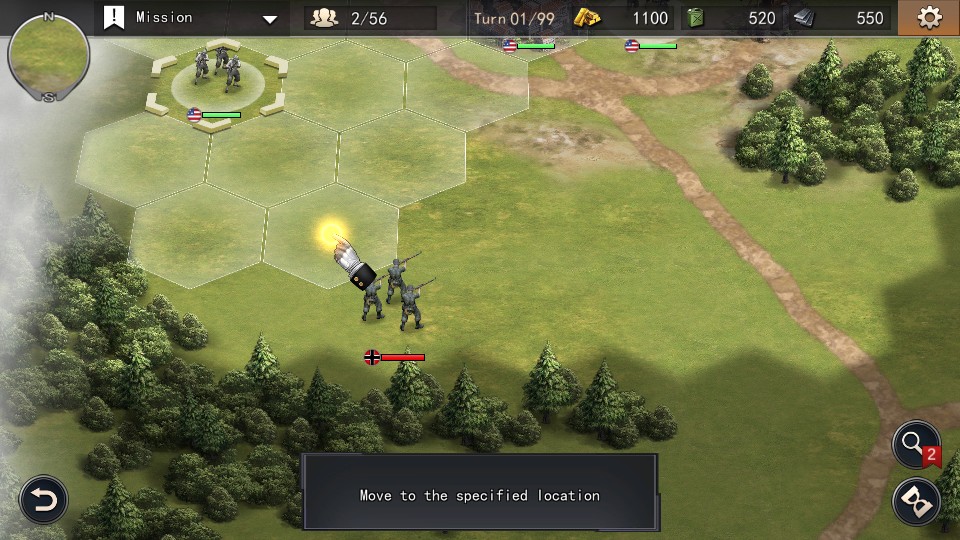The image size is (960, 540).
Task: Expand the Mission dropdown
Action: (270, 18)
